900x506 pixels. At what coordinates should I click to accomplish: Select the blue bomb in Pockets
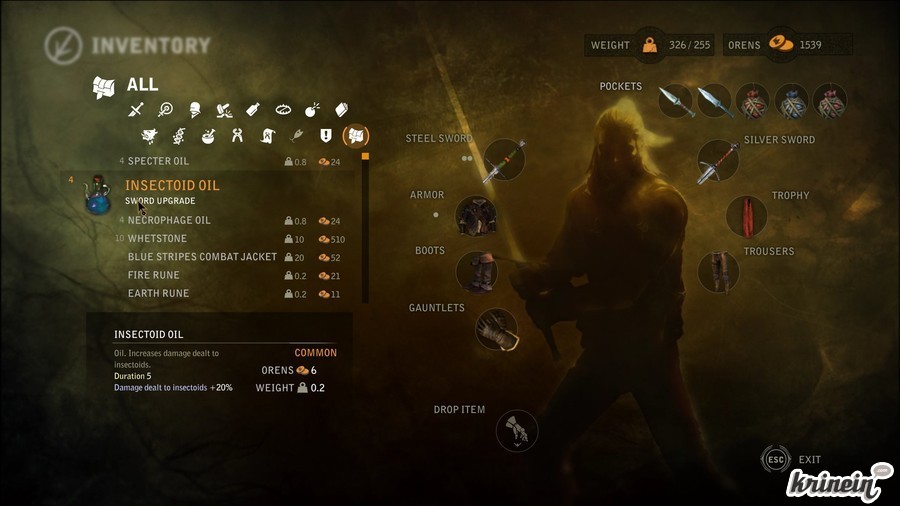point(791,101)
